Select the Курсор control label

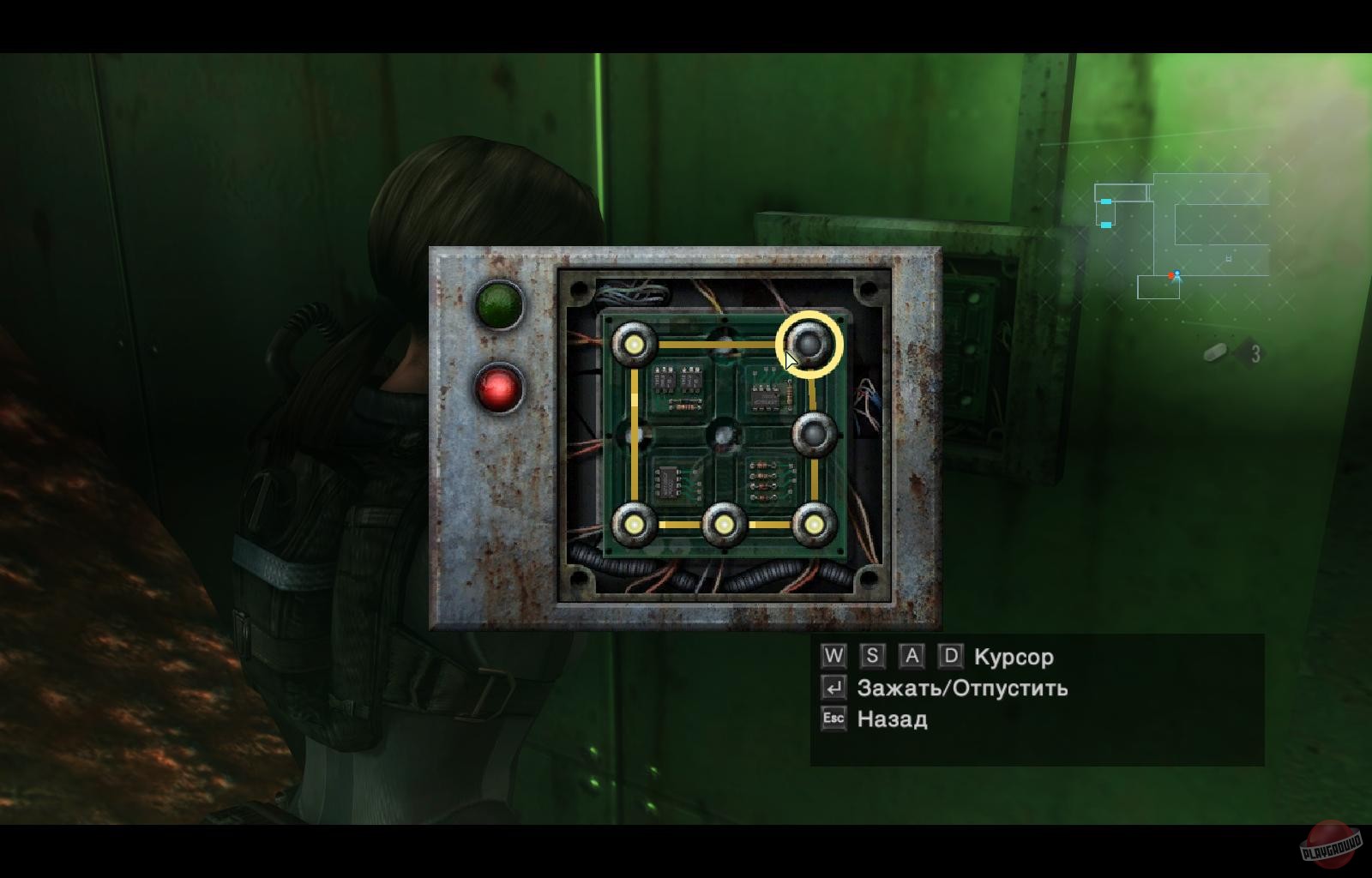[x=1013, y=658]
